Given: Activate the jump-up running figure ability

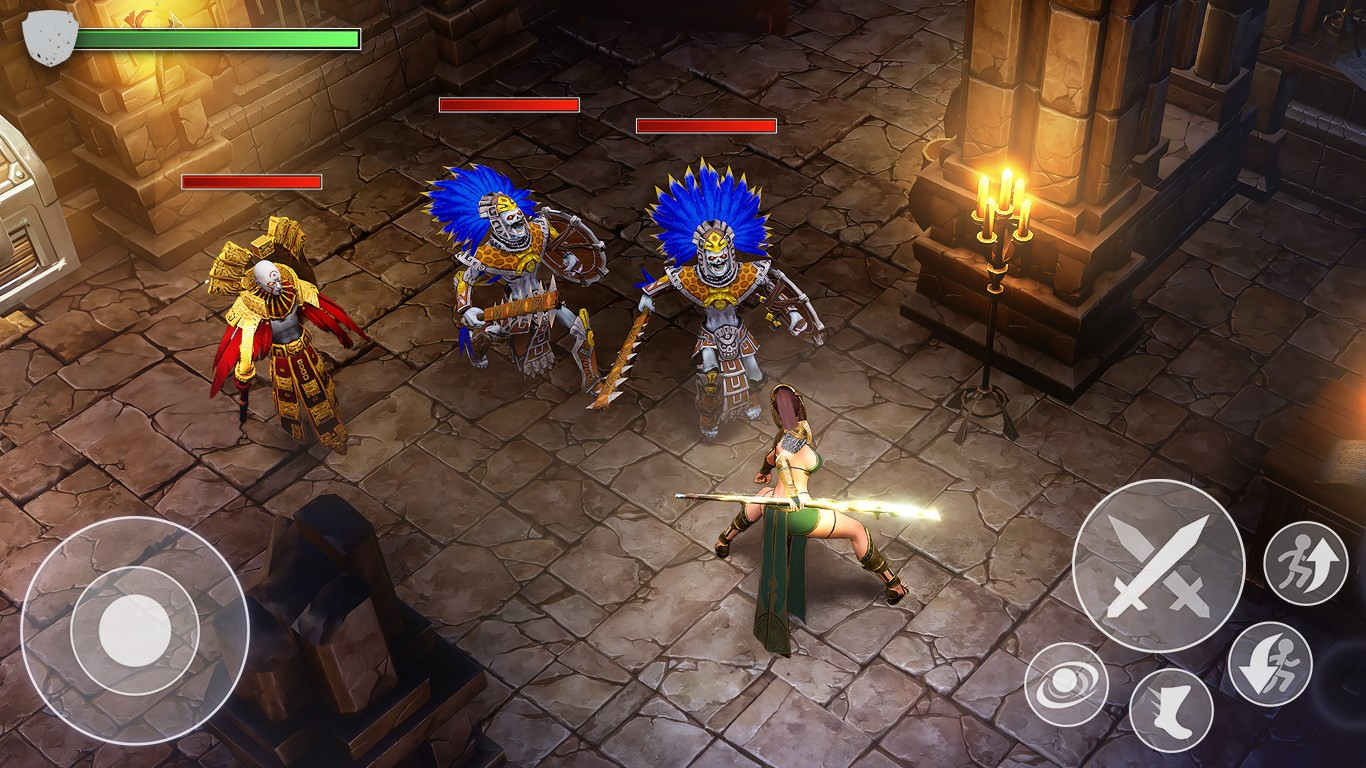Looking at the screenshot, I should (1305, 563).
